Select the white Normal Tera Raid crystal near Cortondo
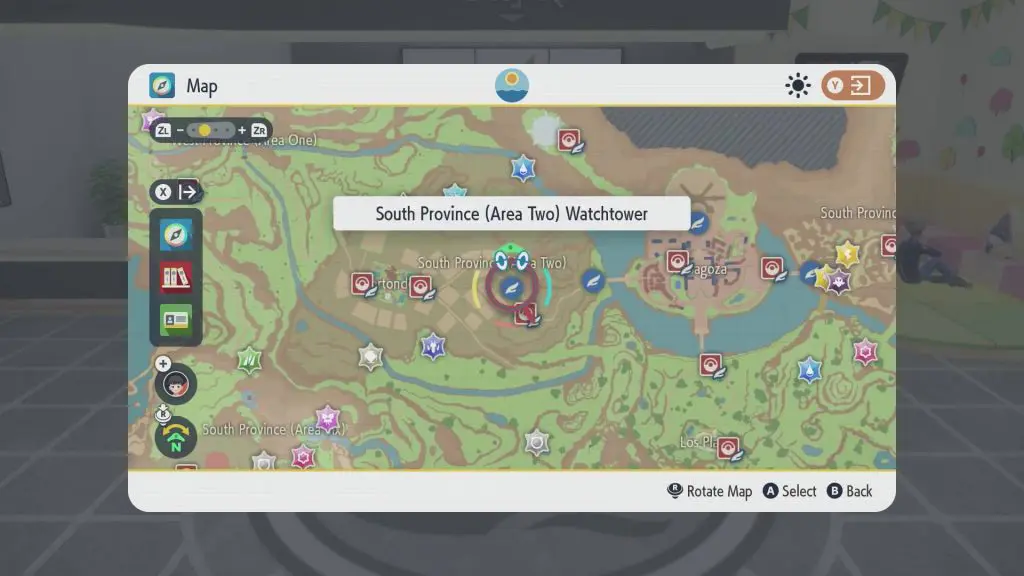 (x=371, y=356)
